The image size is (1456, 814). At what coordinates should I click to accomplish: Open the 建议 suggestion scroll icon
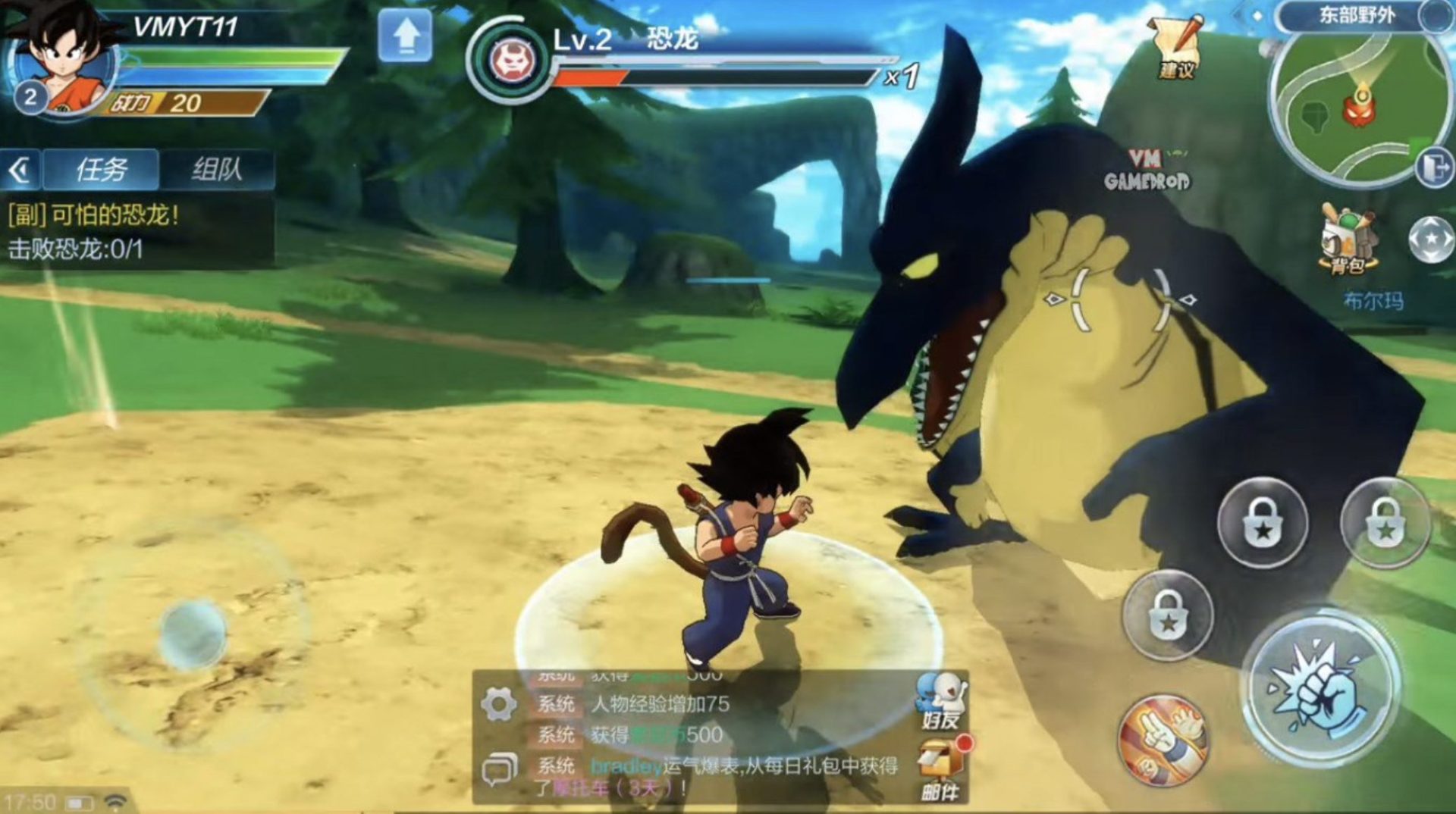click(1175, 47)
